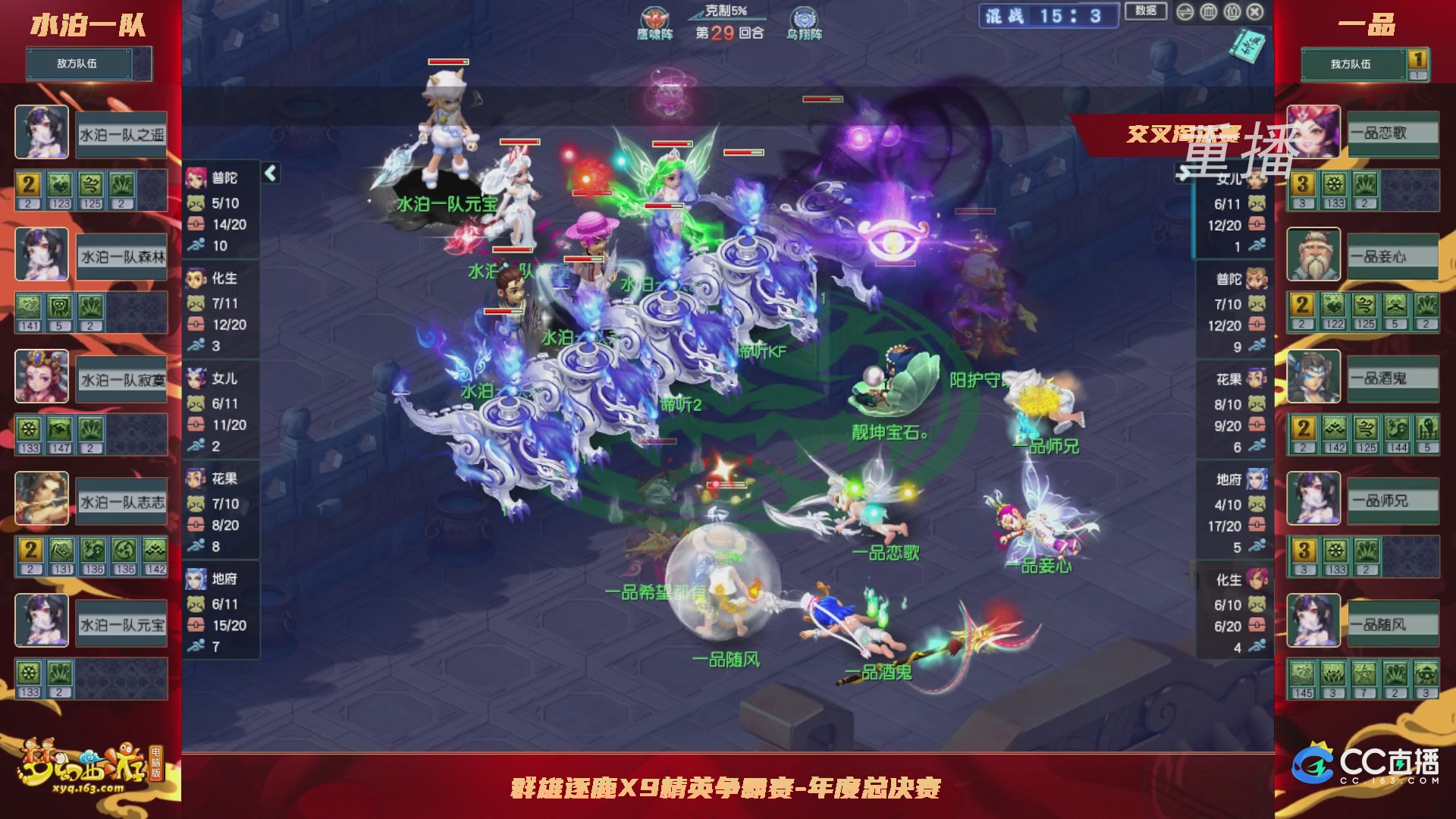Click the 水泊一队森林 nameplate button
This screenshot has height=819, width=1456.
pos(120,257)
